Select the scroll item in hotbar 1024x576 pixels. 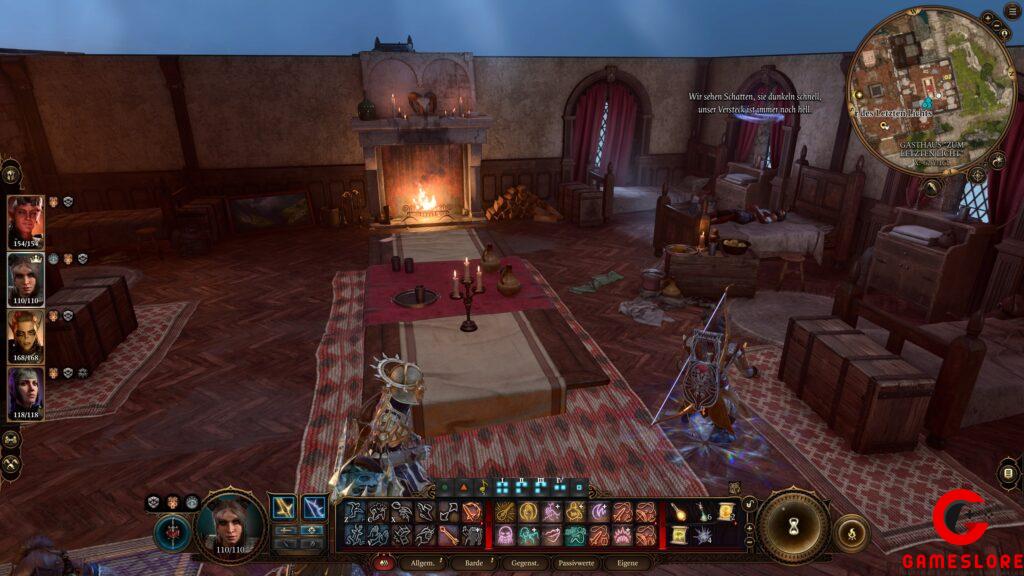726,512
